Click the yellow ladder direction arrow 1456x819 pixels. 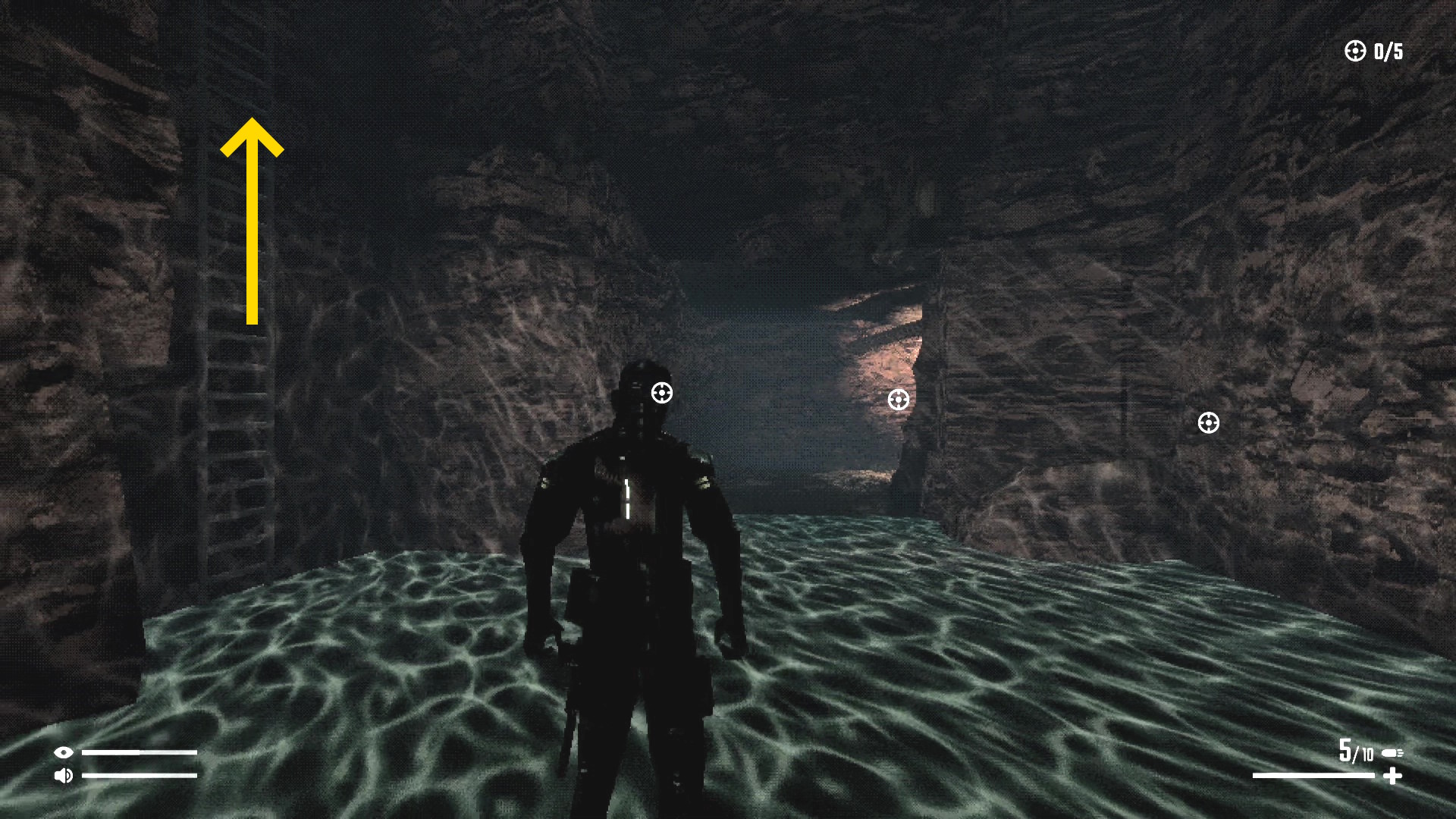pos(252,220)
